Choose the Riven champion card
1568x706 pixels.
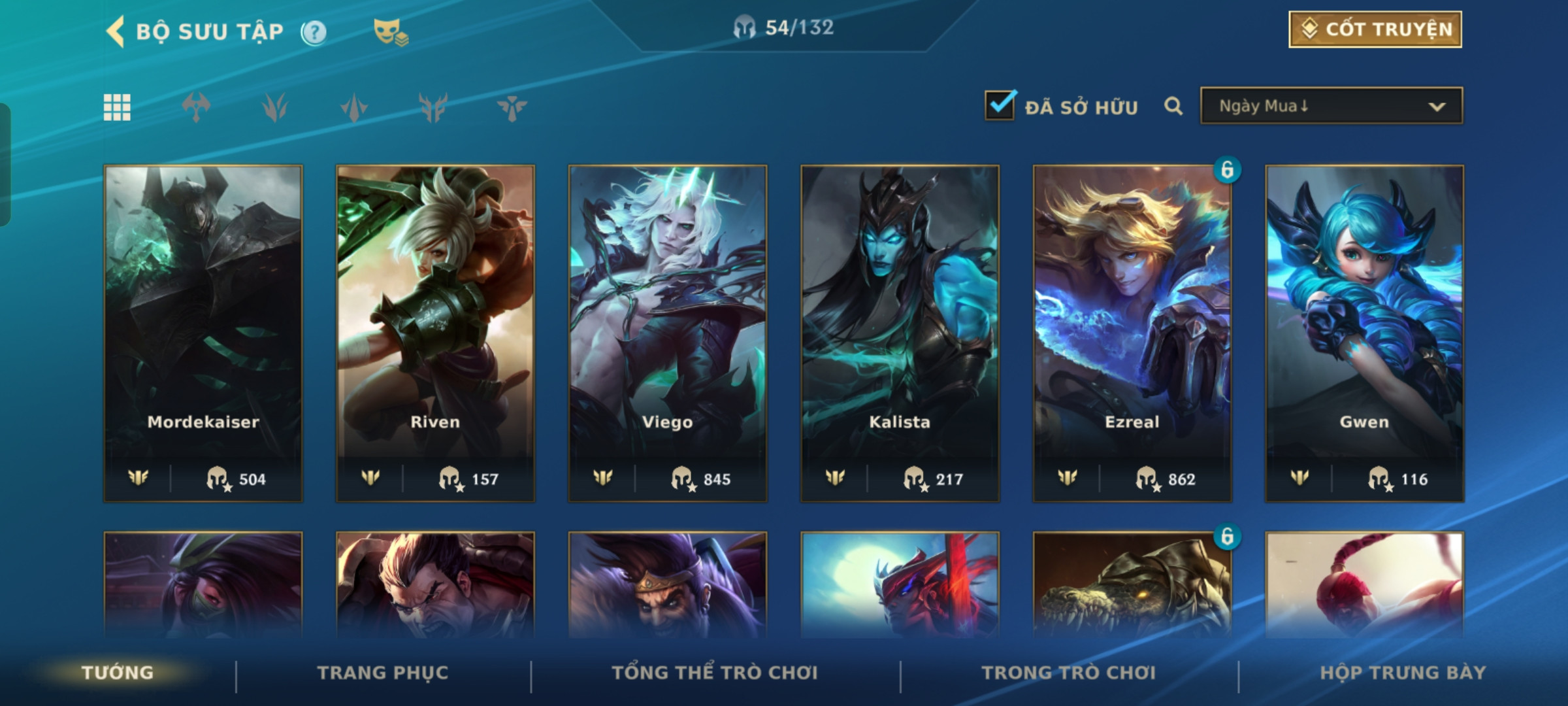(x=435, y=333)
